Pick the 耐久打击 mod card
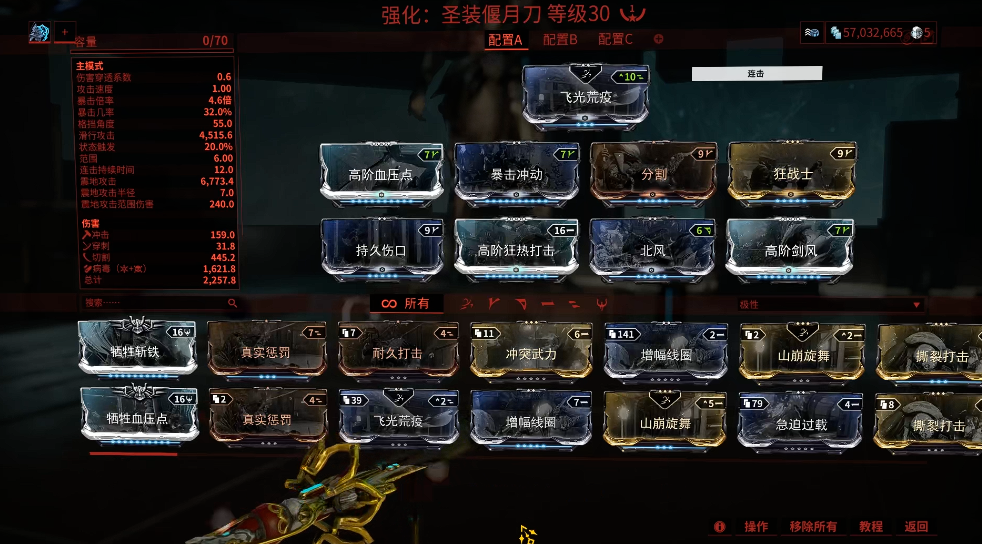 click(398, 350)
